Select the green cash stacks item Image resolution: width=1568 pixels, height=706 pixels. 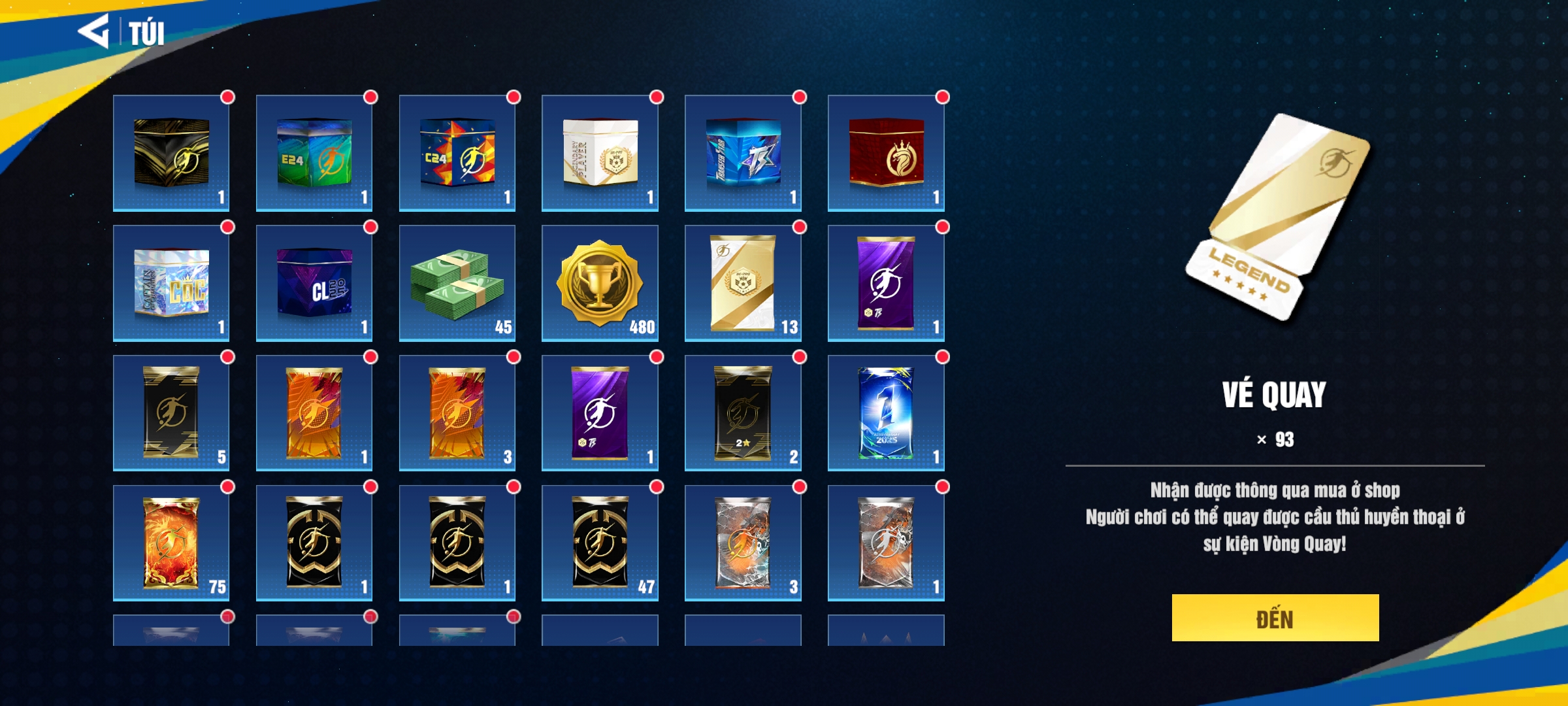[457, 283]
